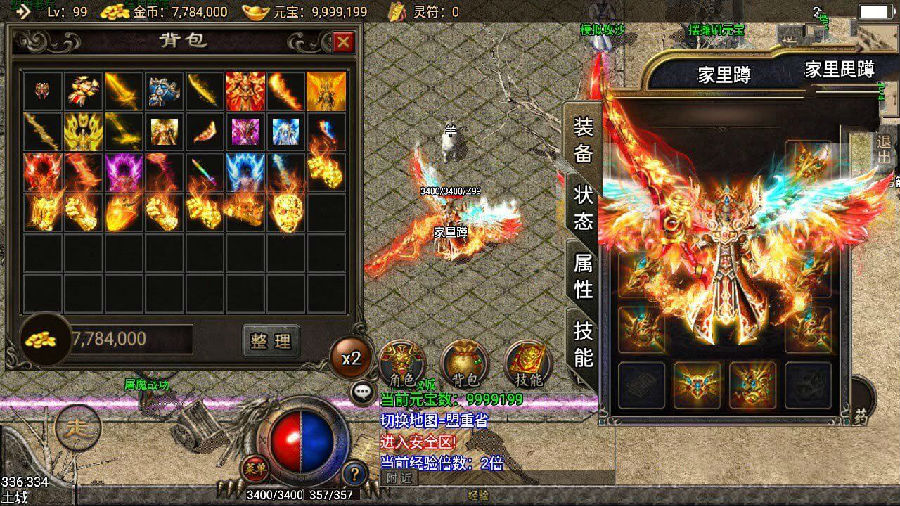Select the rainbow sword item in the backpack
This screenshot has width=900, height=506.
click(x=205, y=171)
